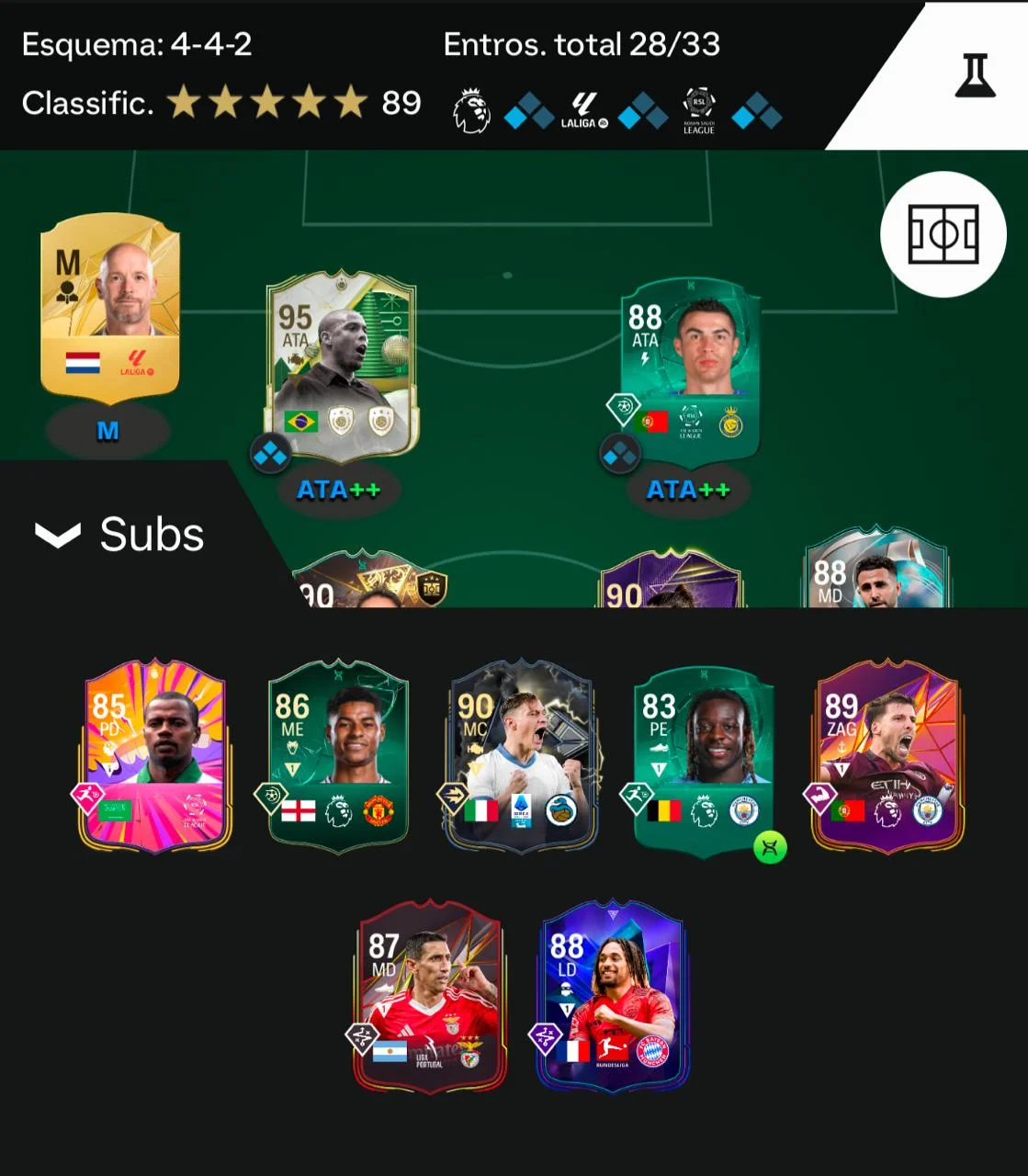Choose the 89 ZAG Manchester City card
The image size is (1028, 1176).
pos(887,755)
